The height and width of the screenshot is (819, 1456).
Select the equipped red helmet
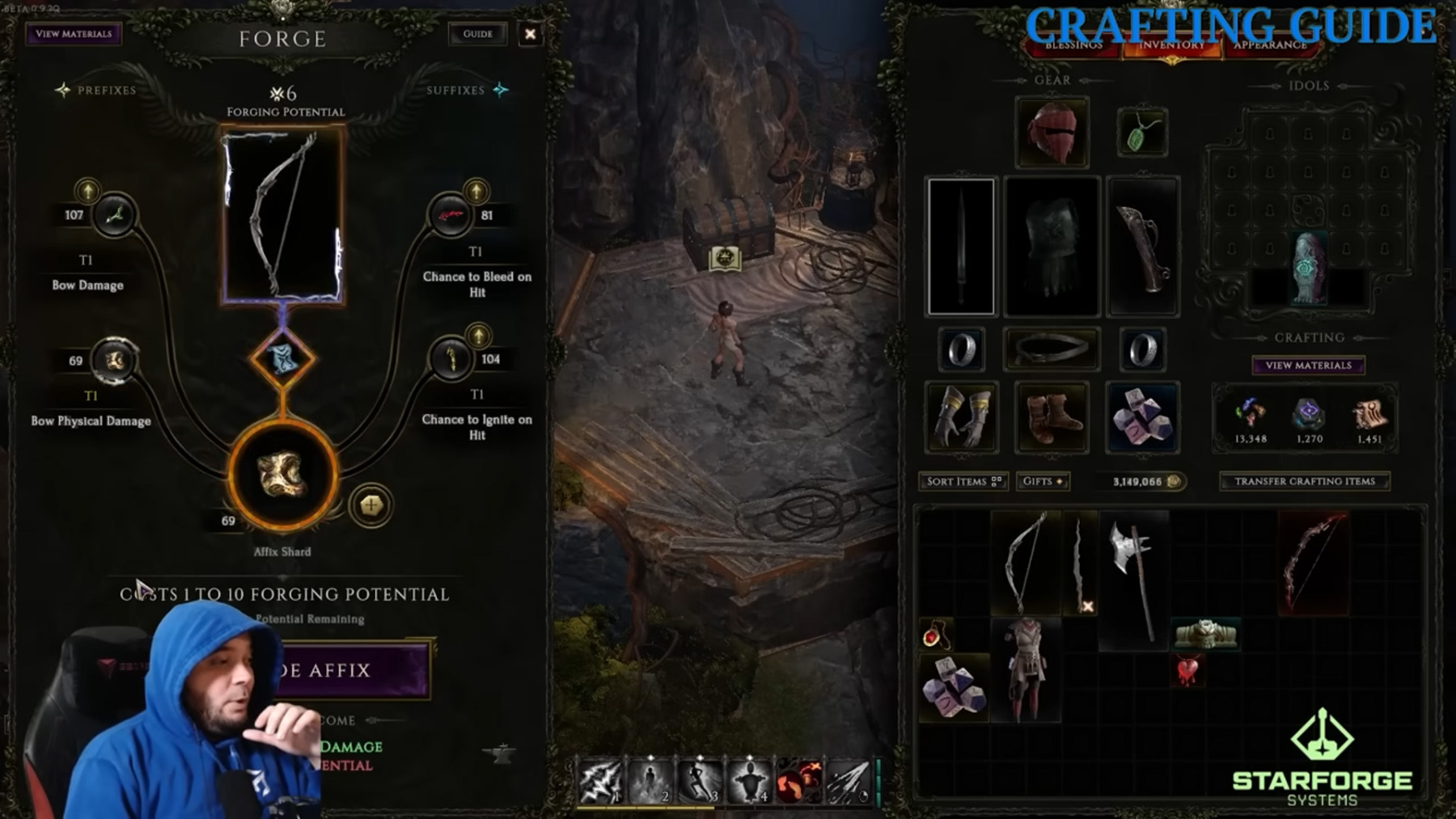pyautogui.click(x=1052, y=132)
